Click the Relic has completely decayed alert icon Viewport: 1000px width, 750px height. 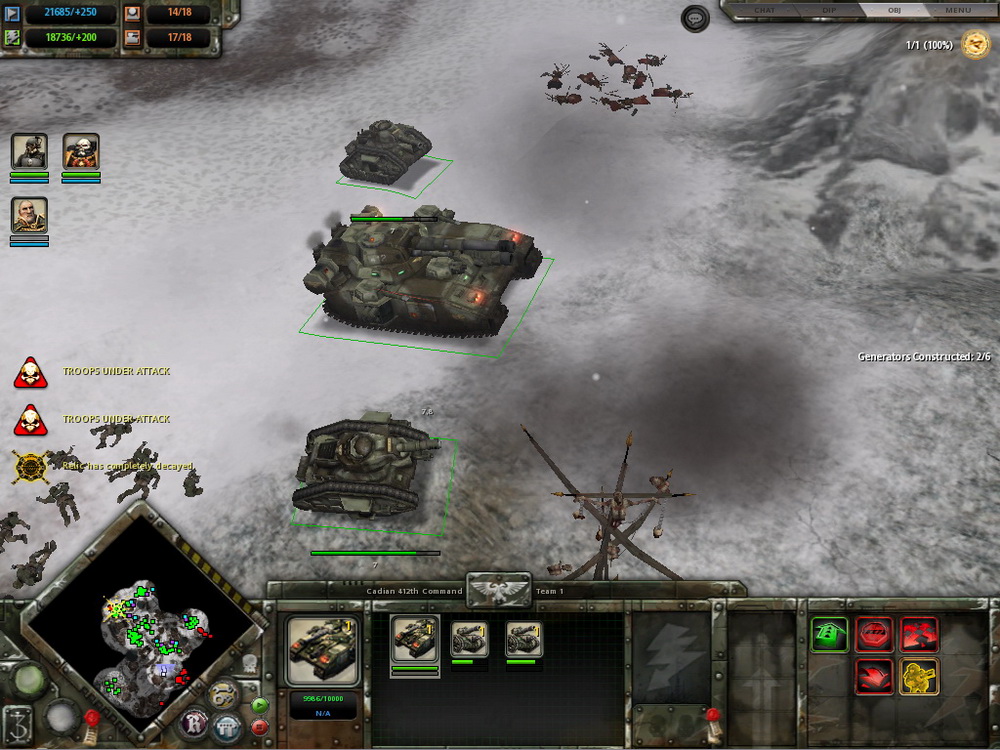click(30, 467)
